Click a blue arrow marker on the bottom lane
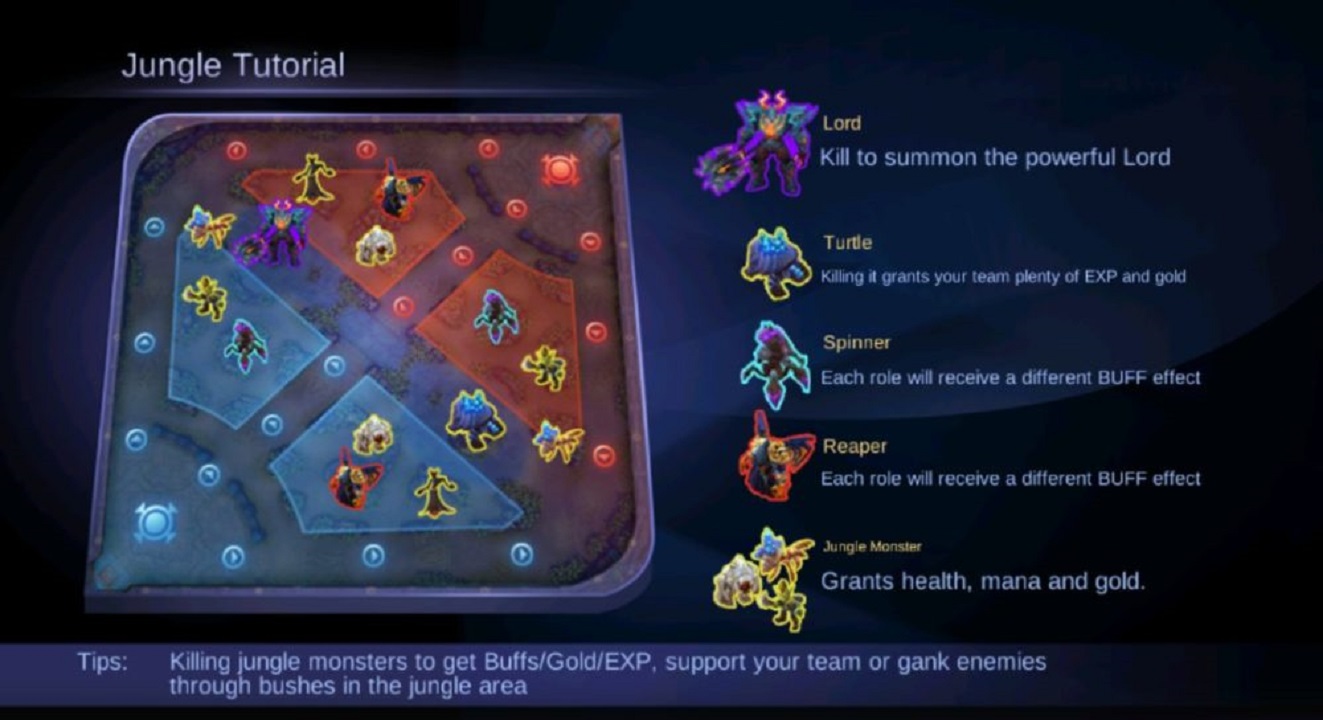1323x720 pixels. pyautogui.click(x=372, y=553)
